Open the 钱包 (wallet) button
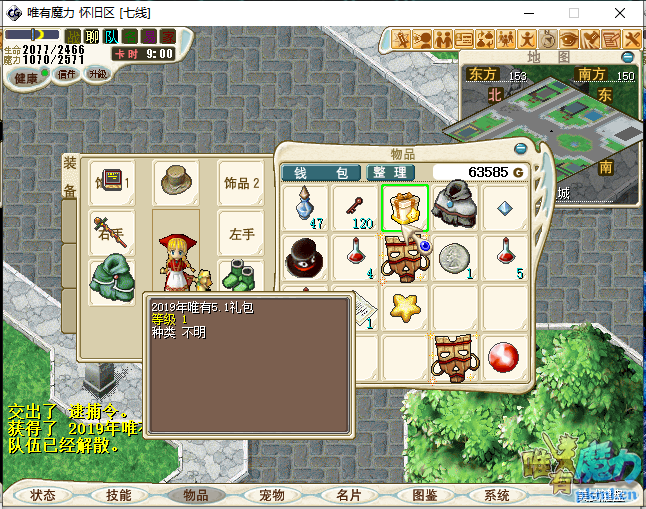Image resolution: width=646 pixels, height=509 pixels. [x=321, y=173]
